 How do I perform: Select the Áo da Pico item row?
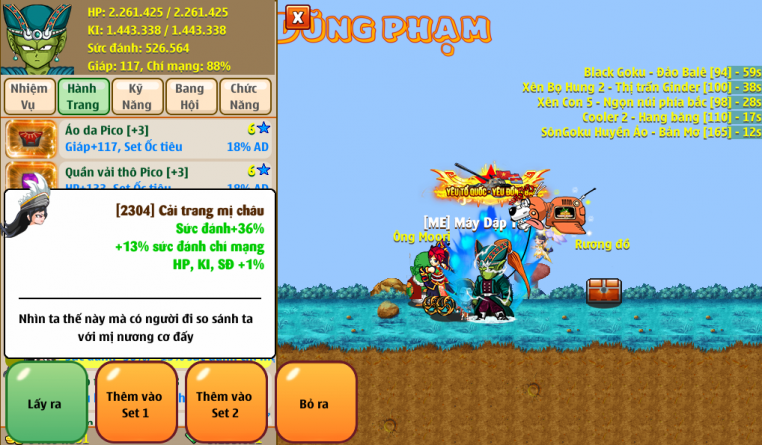pyautogui.click(x=138, y=138)
